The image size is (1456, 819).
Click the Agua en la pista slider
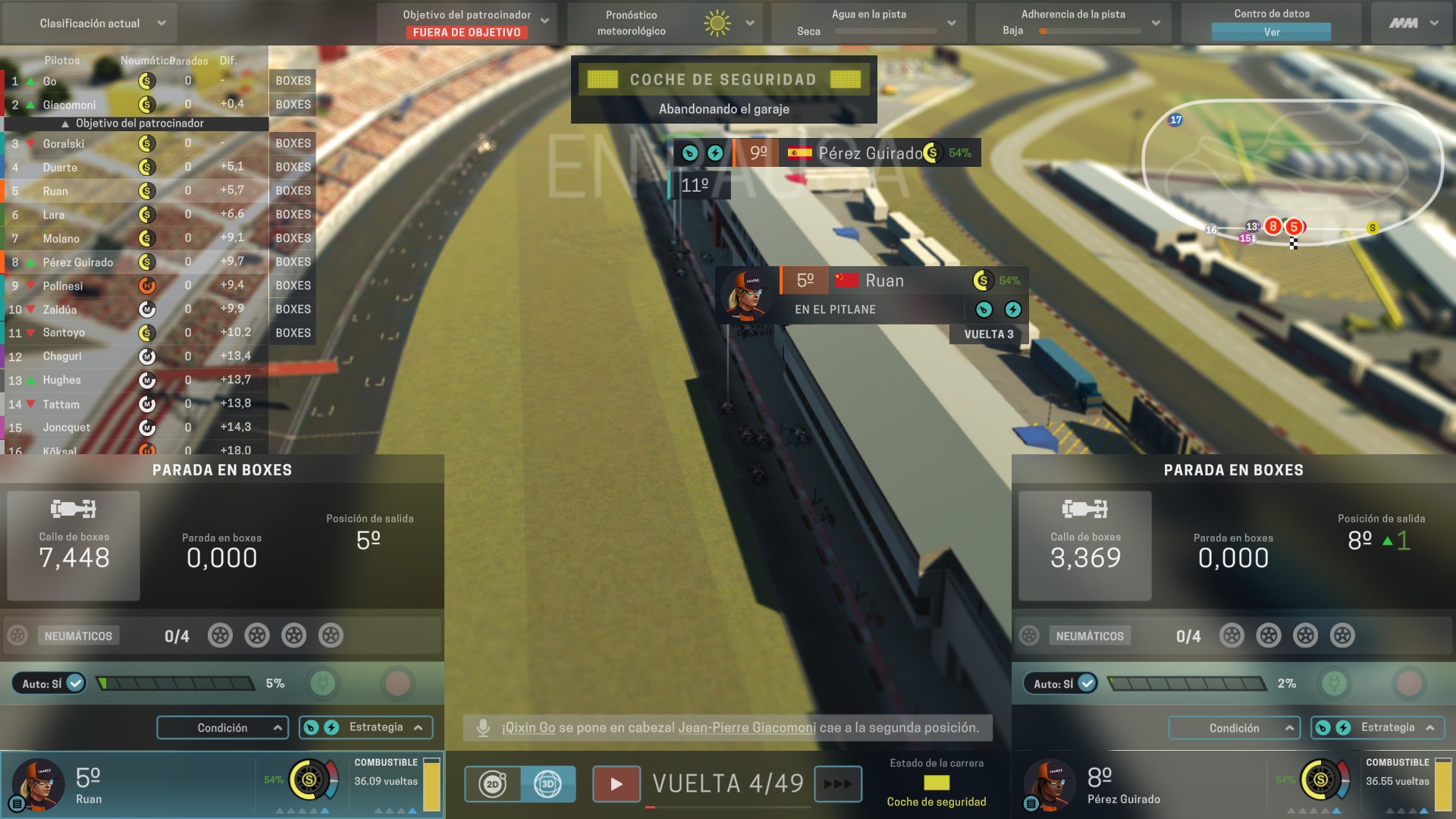point(884,33)
